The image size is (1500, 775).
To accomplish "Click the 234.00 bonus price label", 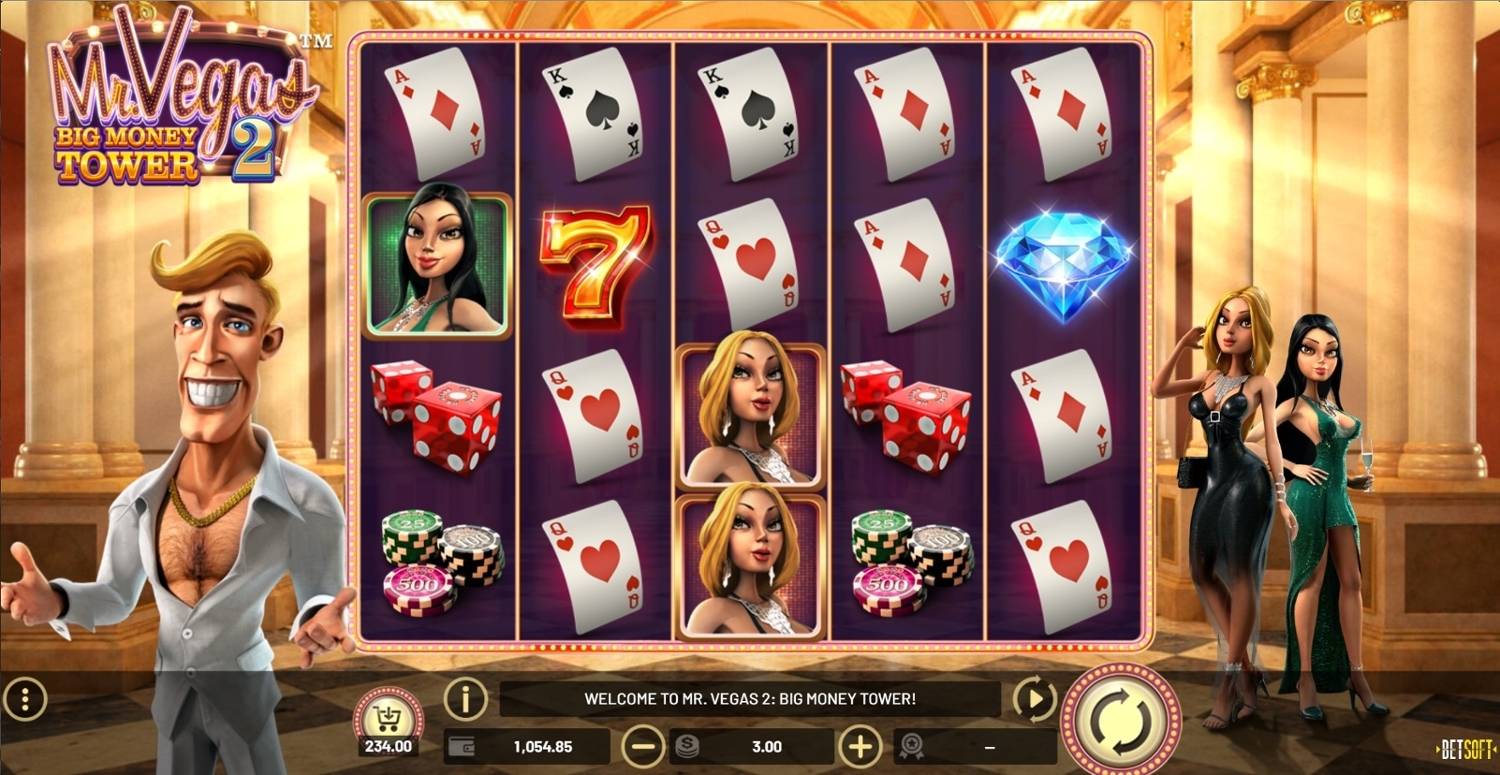I will coord(389,746).
